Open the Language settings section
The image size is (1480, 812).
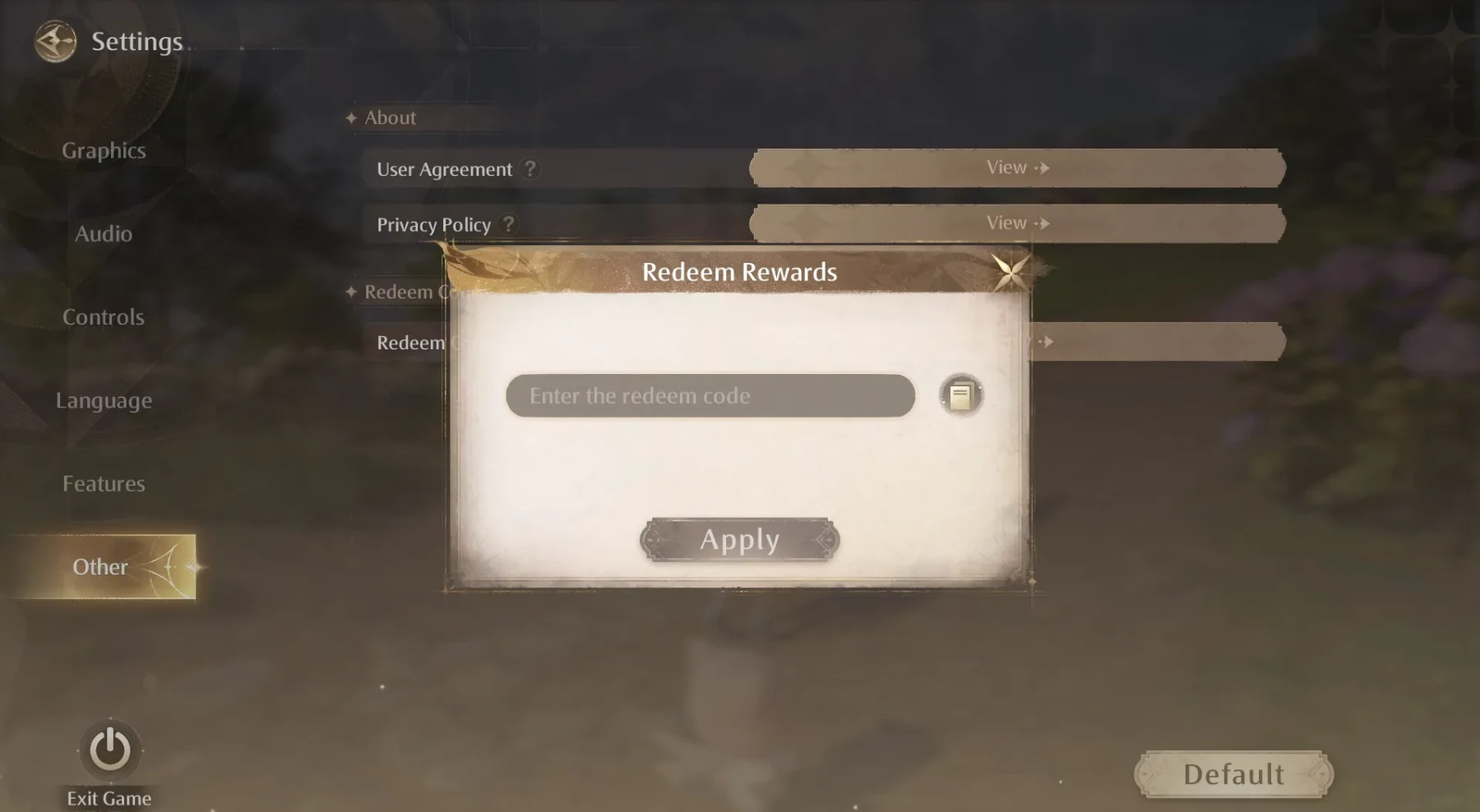[104, 400]
